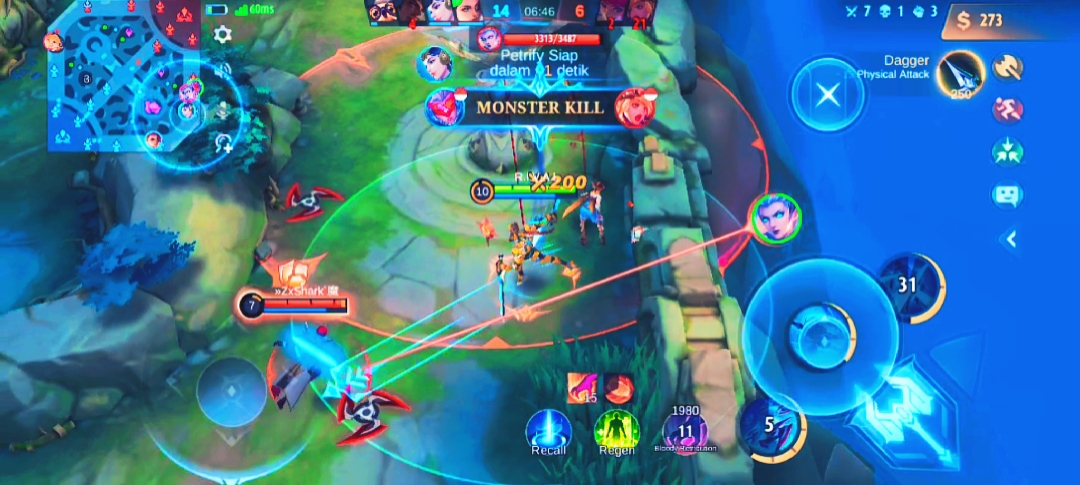The height and width of the screenshot is (485, 1080).
Task: Collapse the side panel arrow
Action: tap(1011, 238)
